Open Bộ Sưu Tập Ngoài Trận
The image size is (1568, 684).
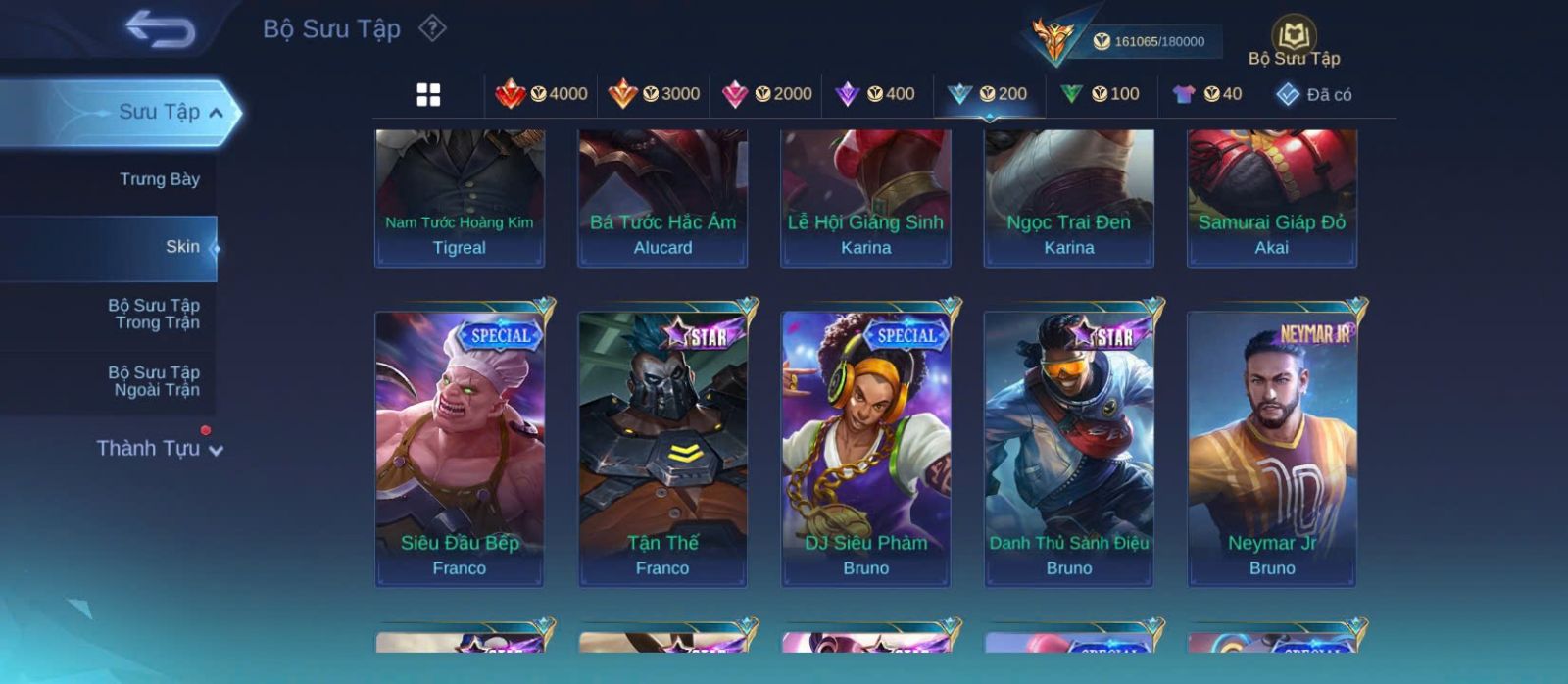click(157, 381)
